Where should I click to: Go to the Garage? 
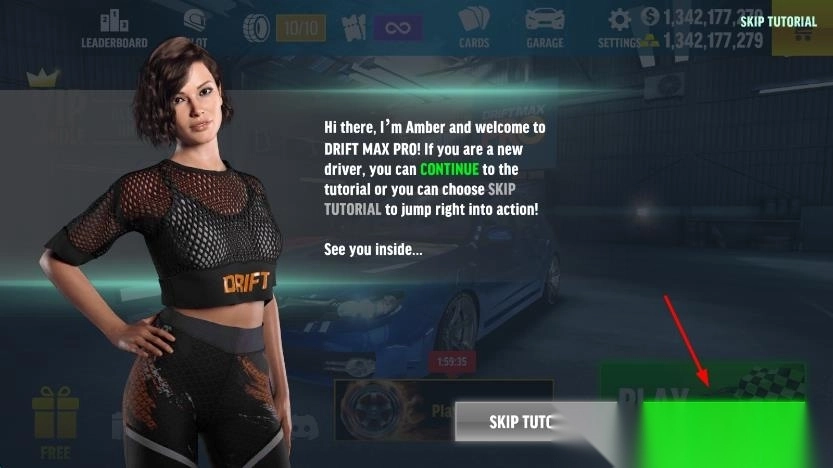point(544,28)
